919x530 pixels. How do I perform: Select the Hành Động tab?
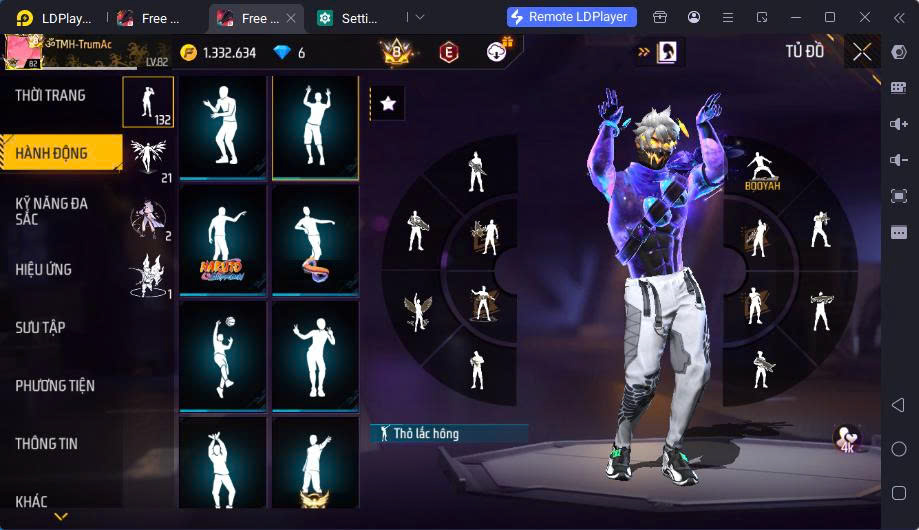52,154
